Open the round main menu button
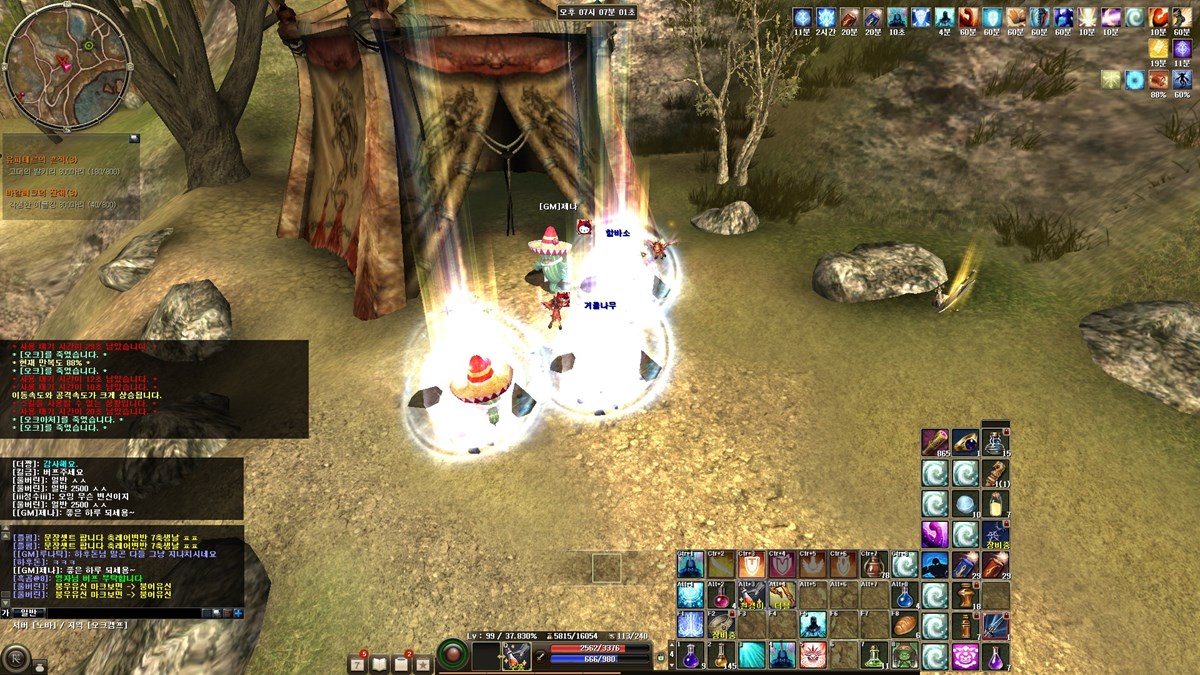 (x=15, y=658)
